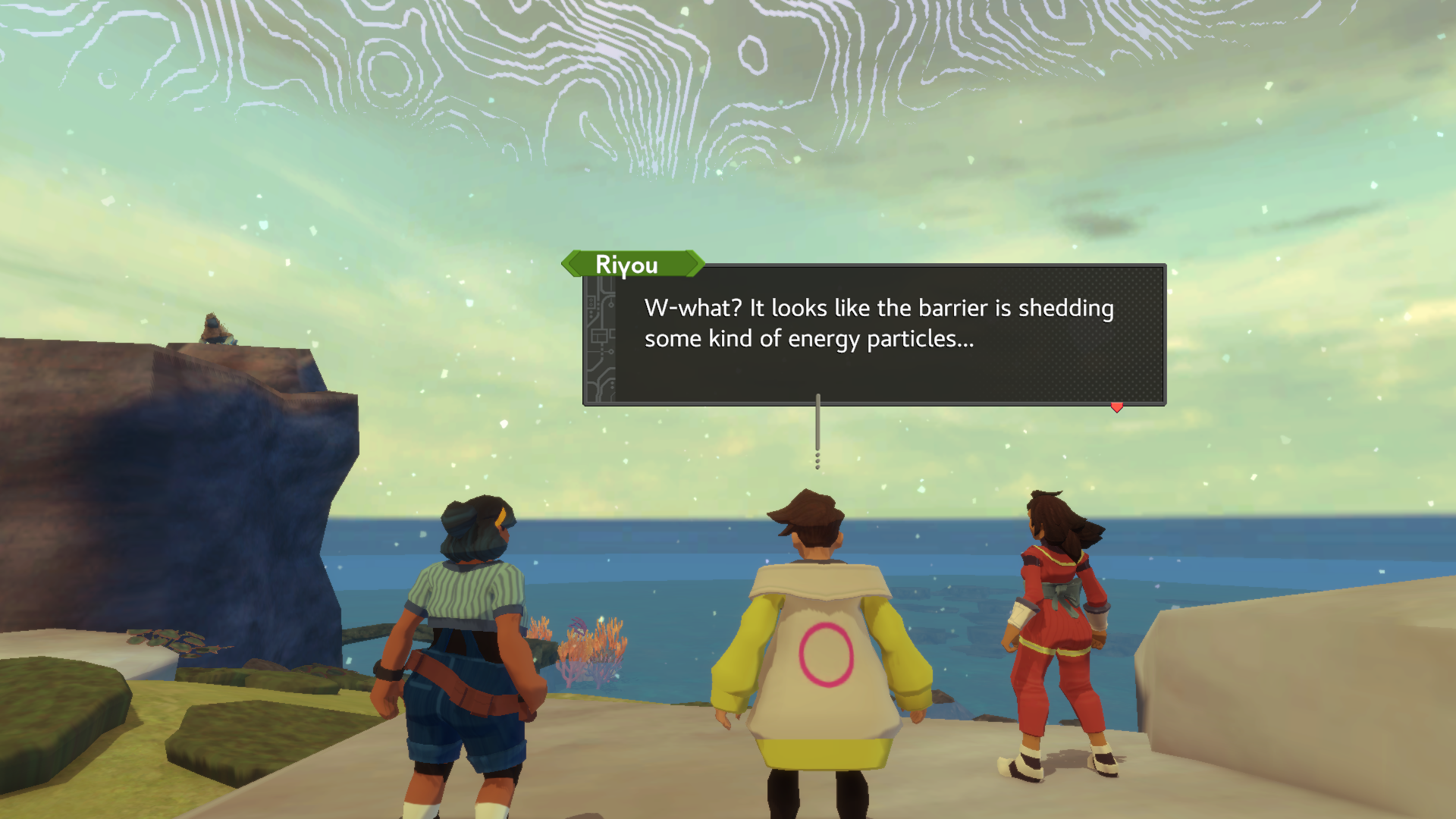Click the speech indicator line below the dialogue box
The image size is (1456, 819).
(817, 425)
